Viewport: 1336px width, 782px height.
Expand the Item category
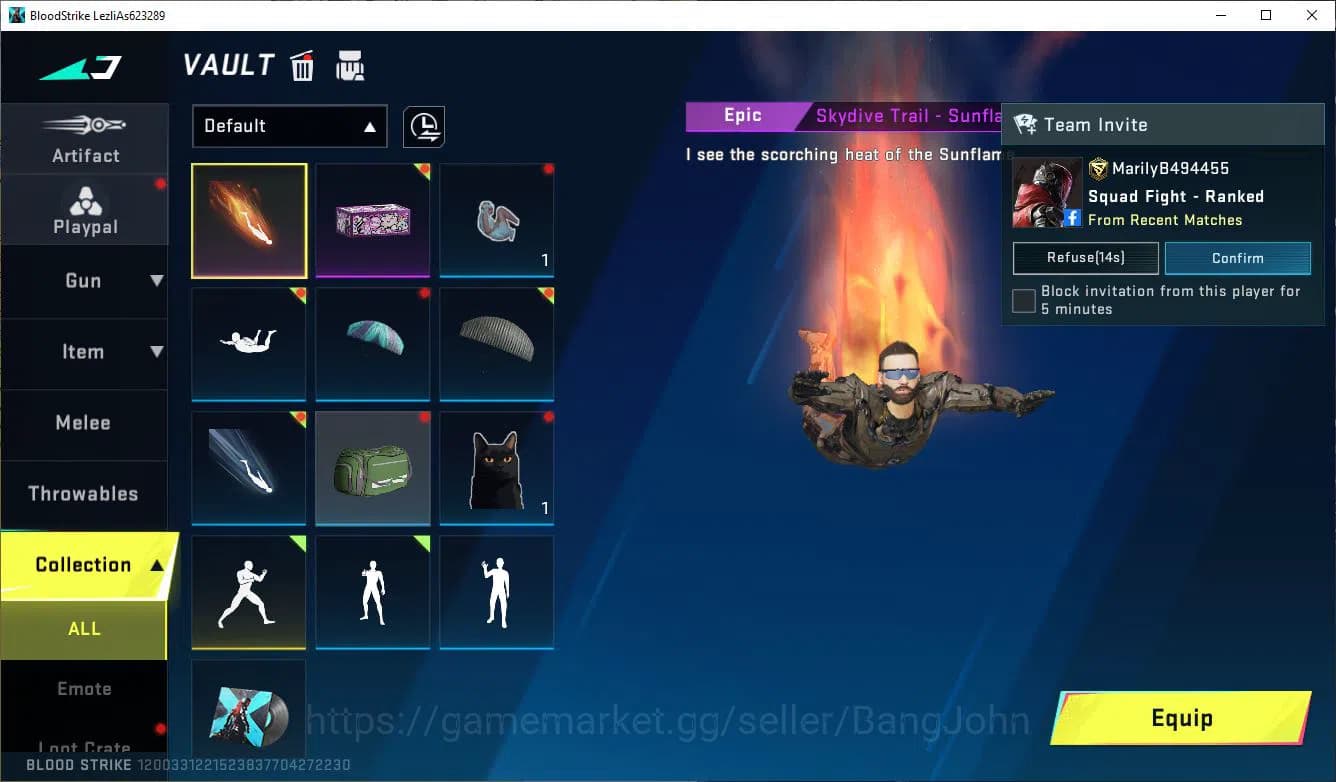tap(85, 352)
